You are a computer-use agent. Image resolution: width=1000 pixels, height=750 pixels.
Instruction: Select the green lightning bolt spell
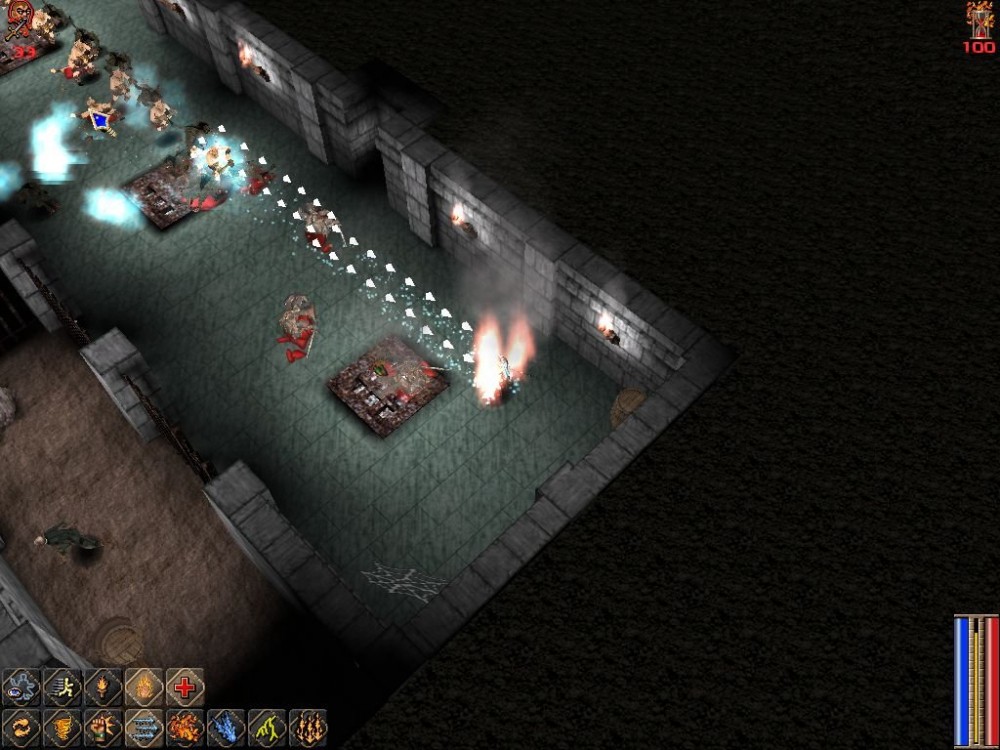[x=267, y=728]
